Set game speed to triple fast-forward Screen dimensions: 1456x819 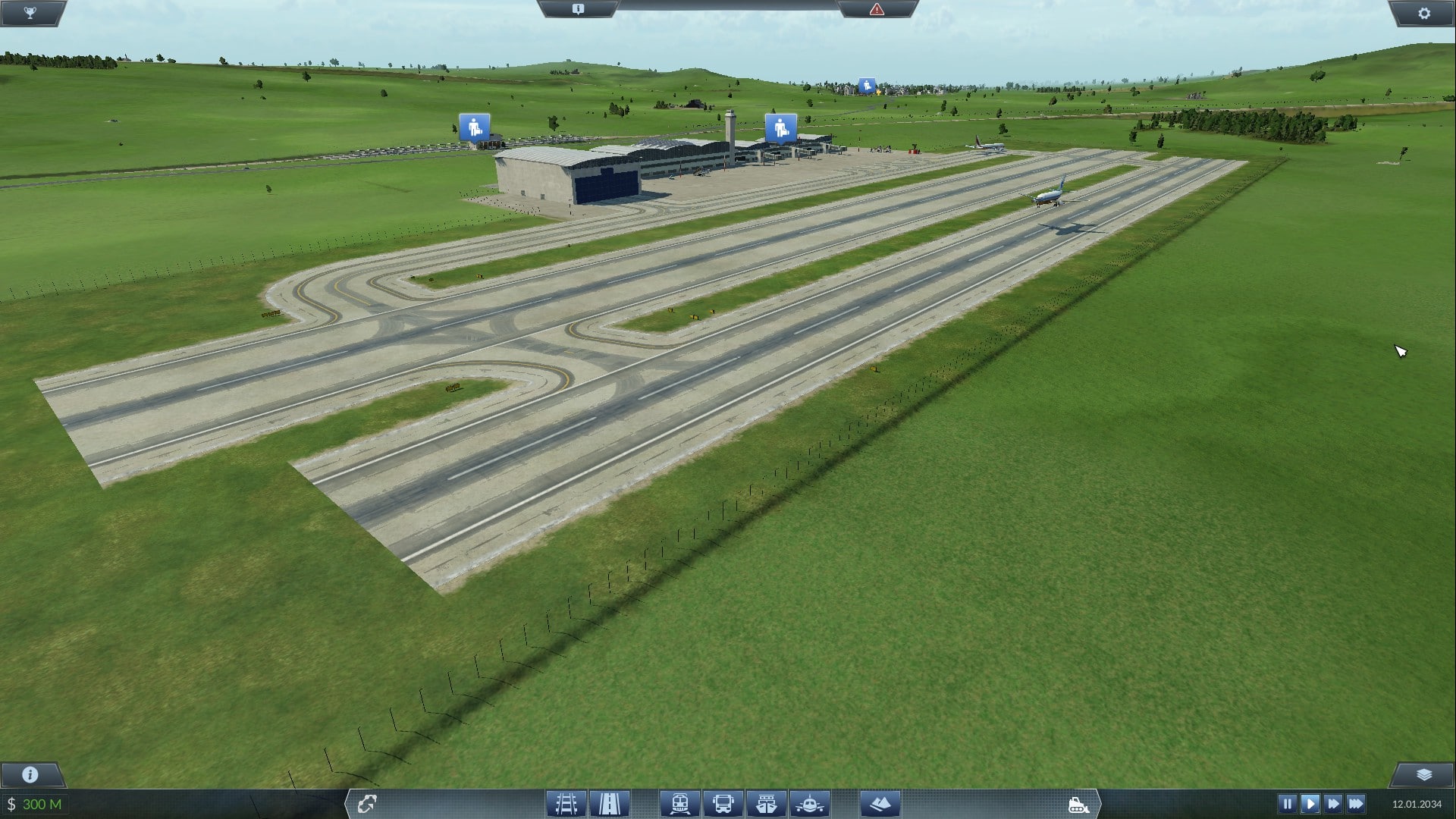(1356, 804)
